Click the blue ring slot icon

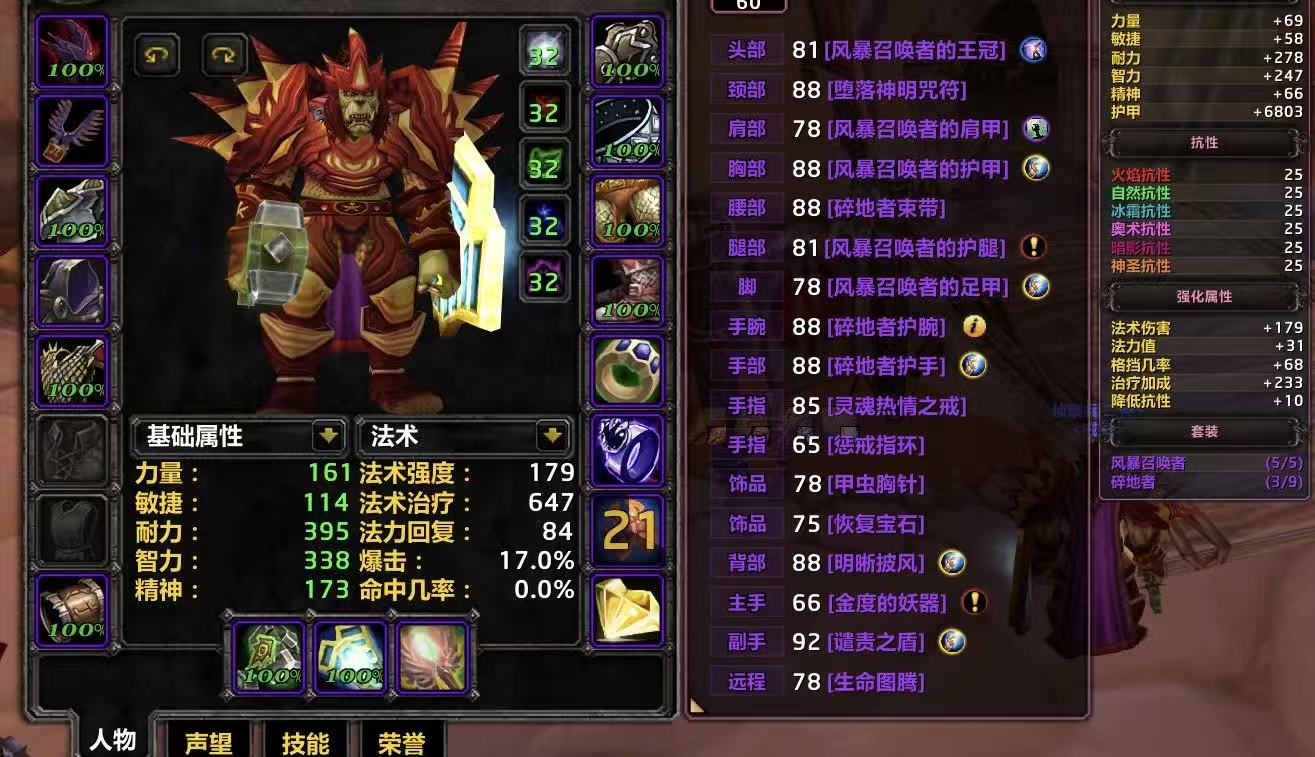click(627, 452)
